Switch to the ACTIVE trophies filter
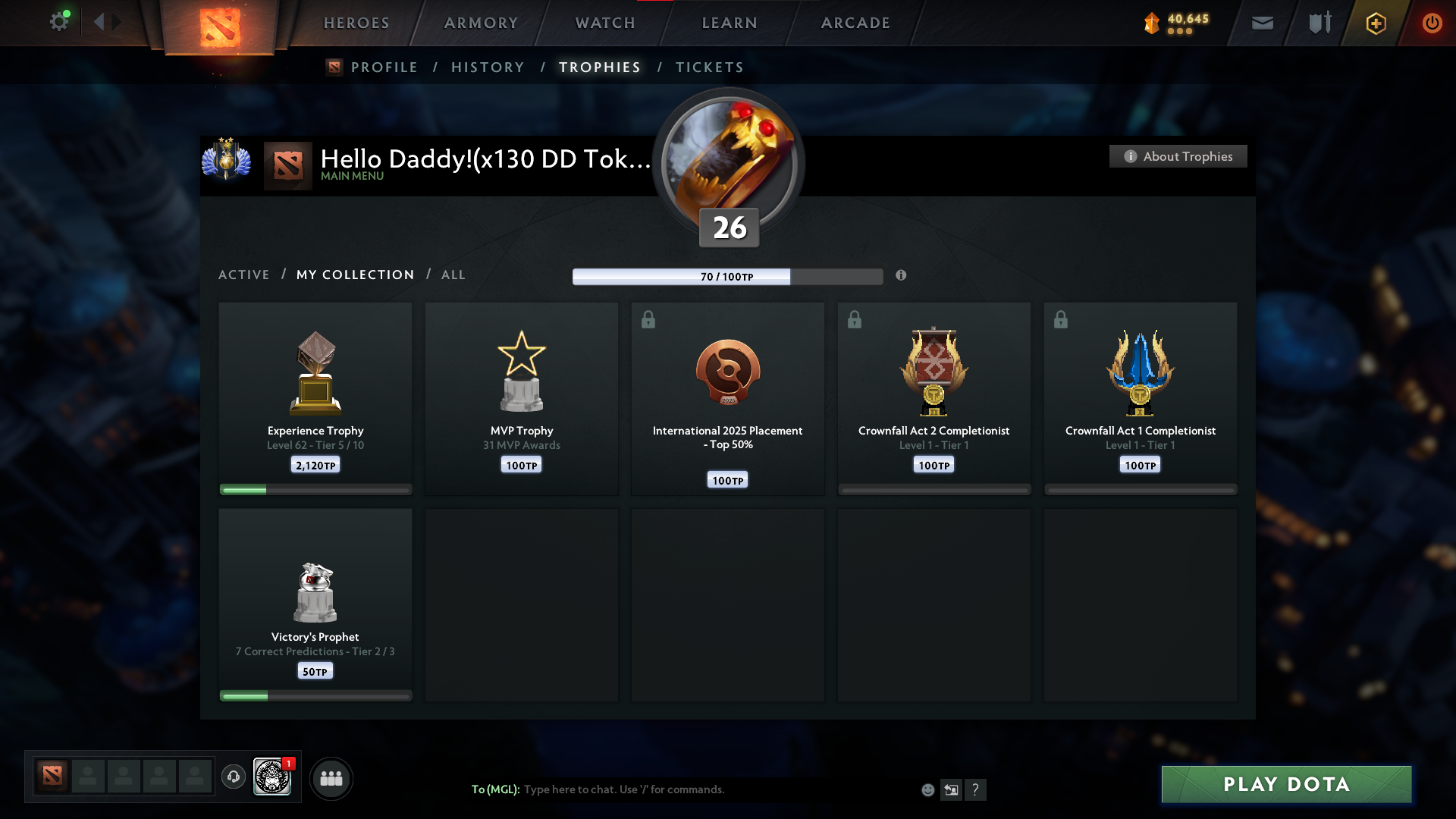 click(x=244, y=275)
